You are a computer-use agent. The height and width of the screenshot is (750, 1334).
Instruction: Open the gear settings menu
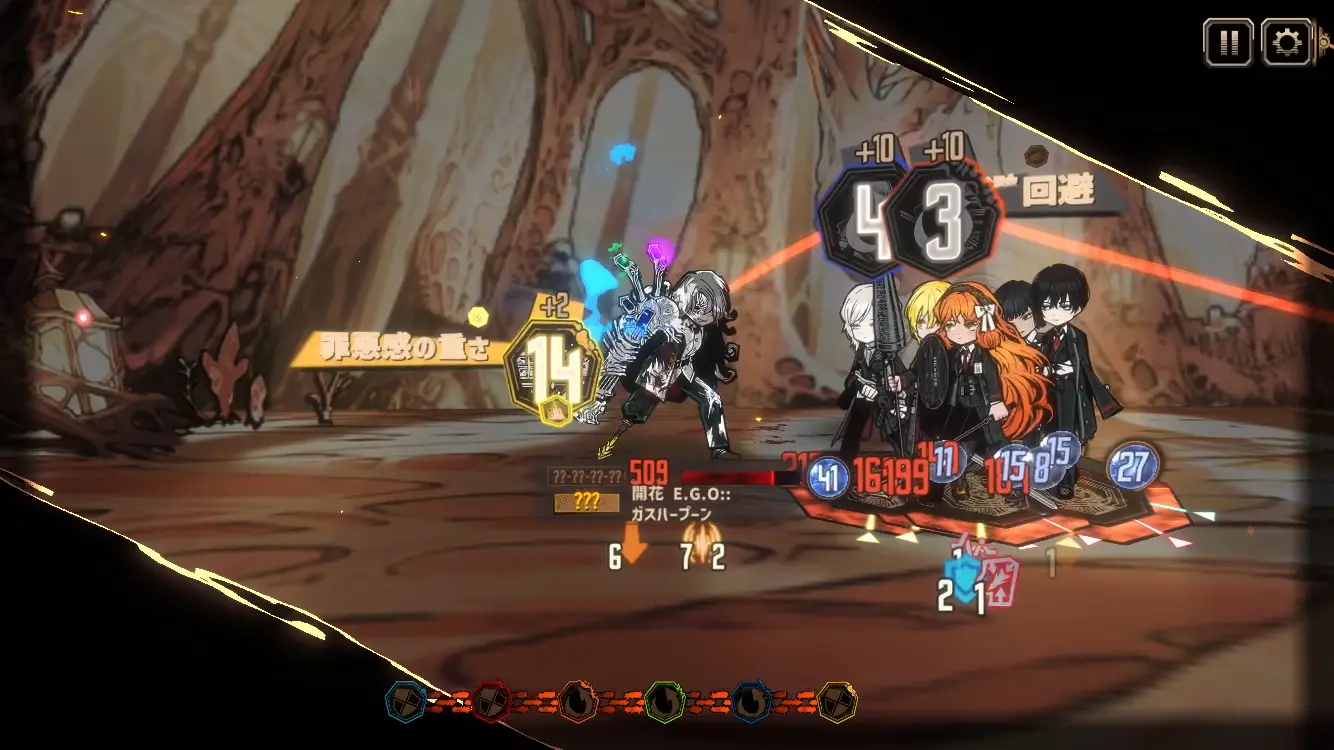(x=1286, y=43)
